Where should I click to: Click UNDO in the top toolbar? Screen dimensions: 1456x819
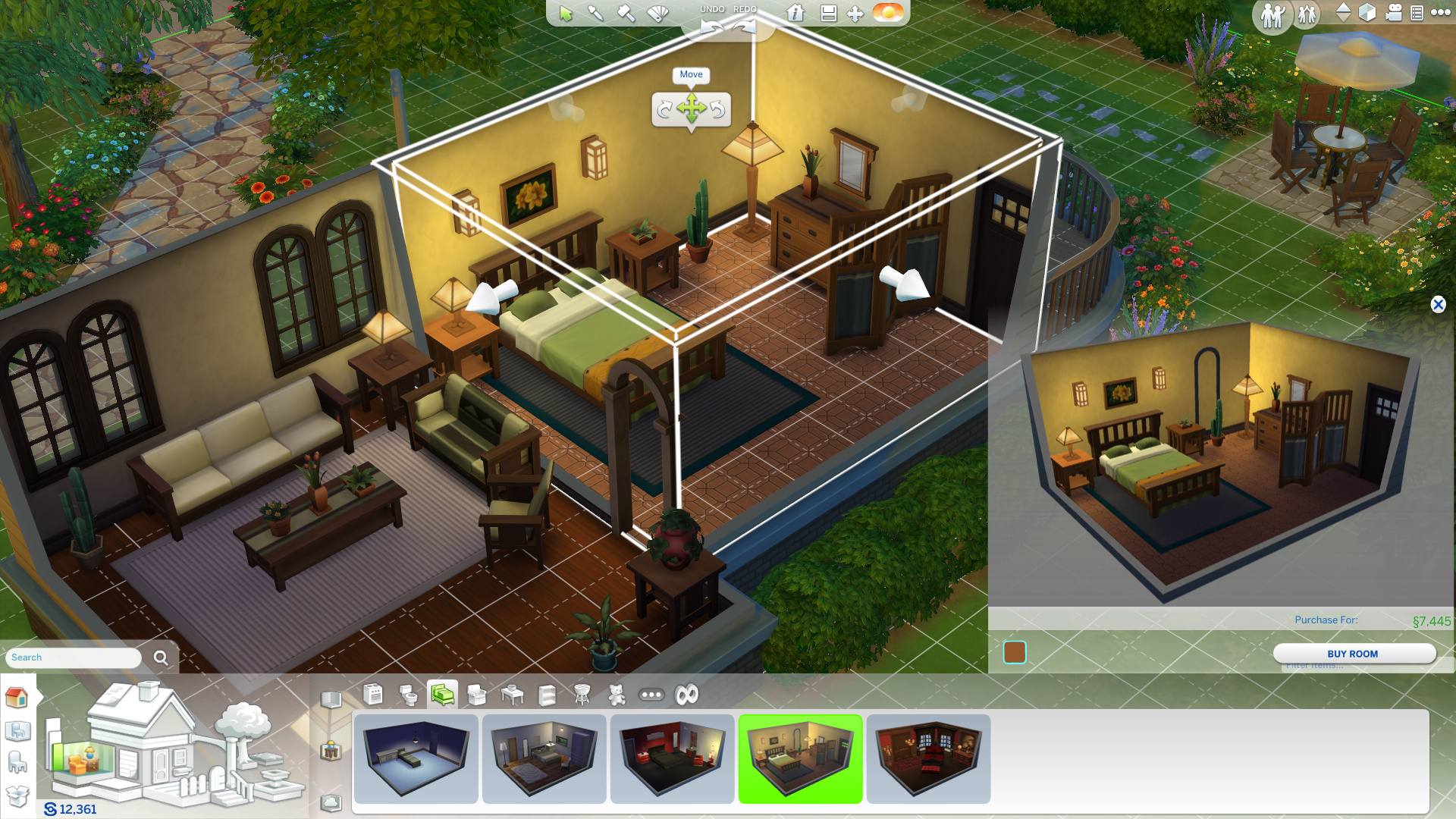point(713,8)
